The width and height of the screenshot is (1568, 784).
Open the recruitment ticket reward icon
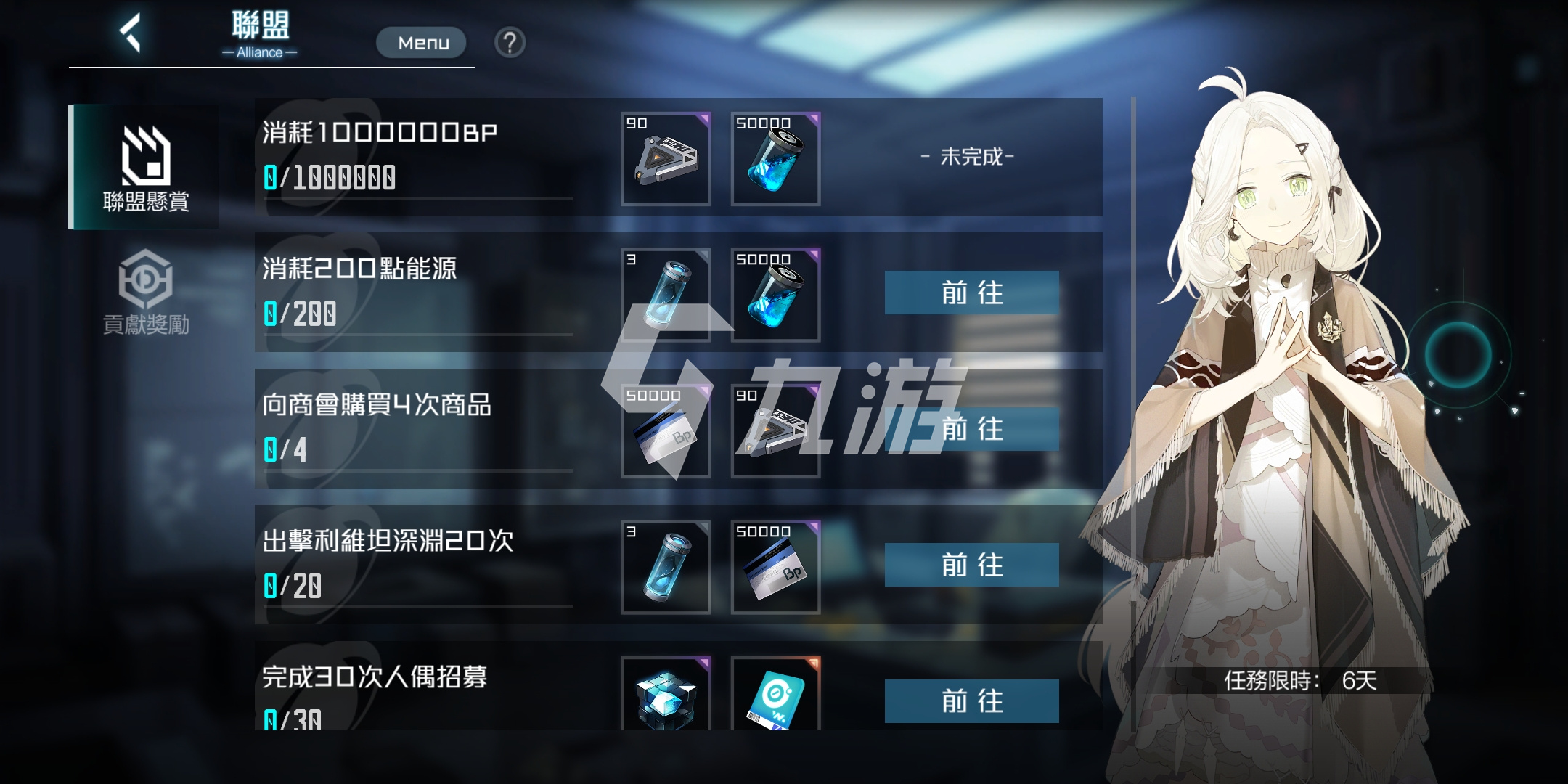[775, 697]
